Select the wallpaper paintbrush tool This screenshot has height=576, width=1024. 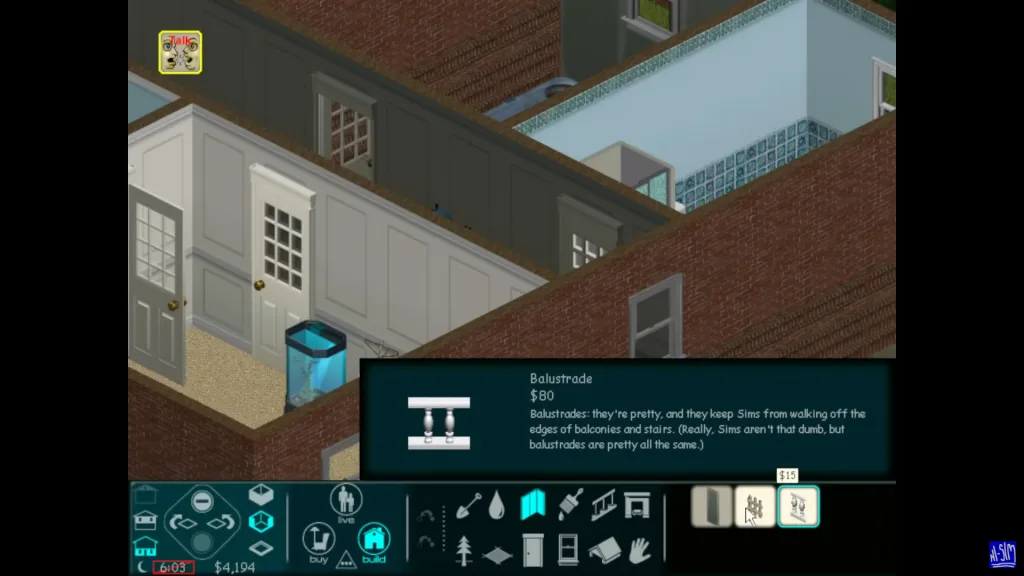click(569, 505)
